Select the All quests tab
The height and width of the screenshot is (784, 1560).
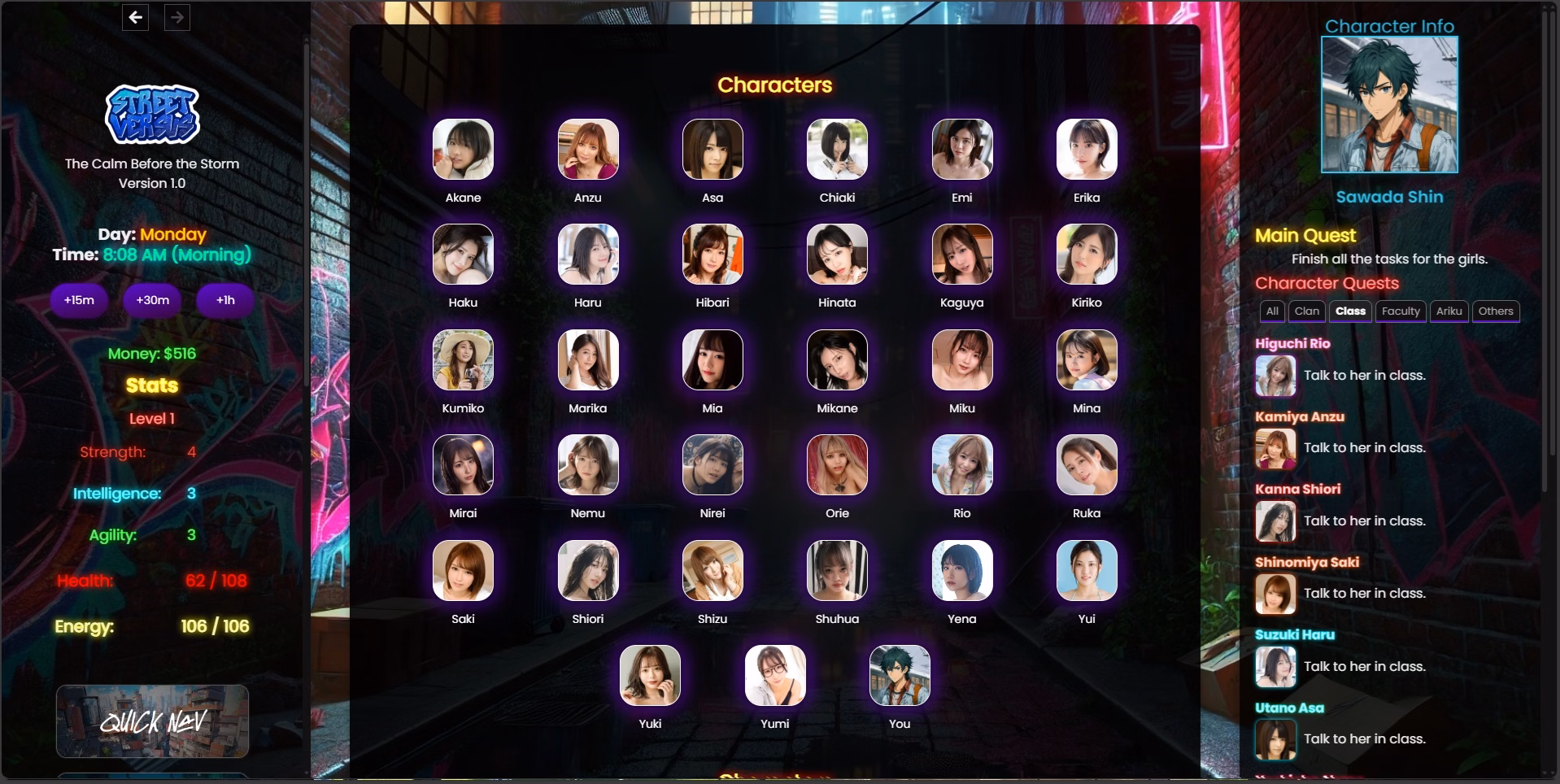coord(1271,311)
